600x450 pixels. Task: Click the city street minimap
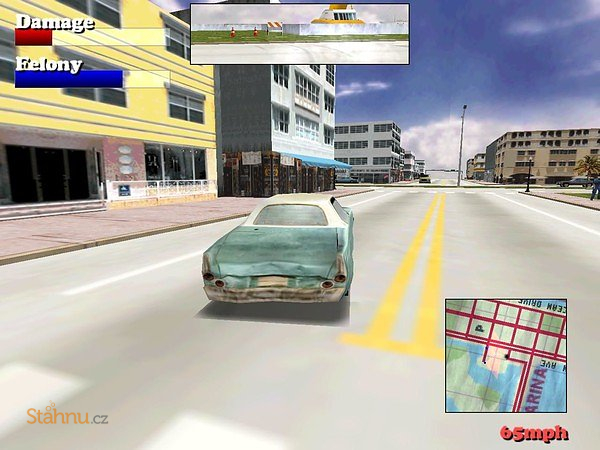pos(505,356)
